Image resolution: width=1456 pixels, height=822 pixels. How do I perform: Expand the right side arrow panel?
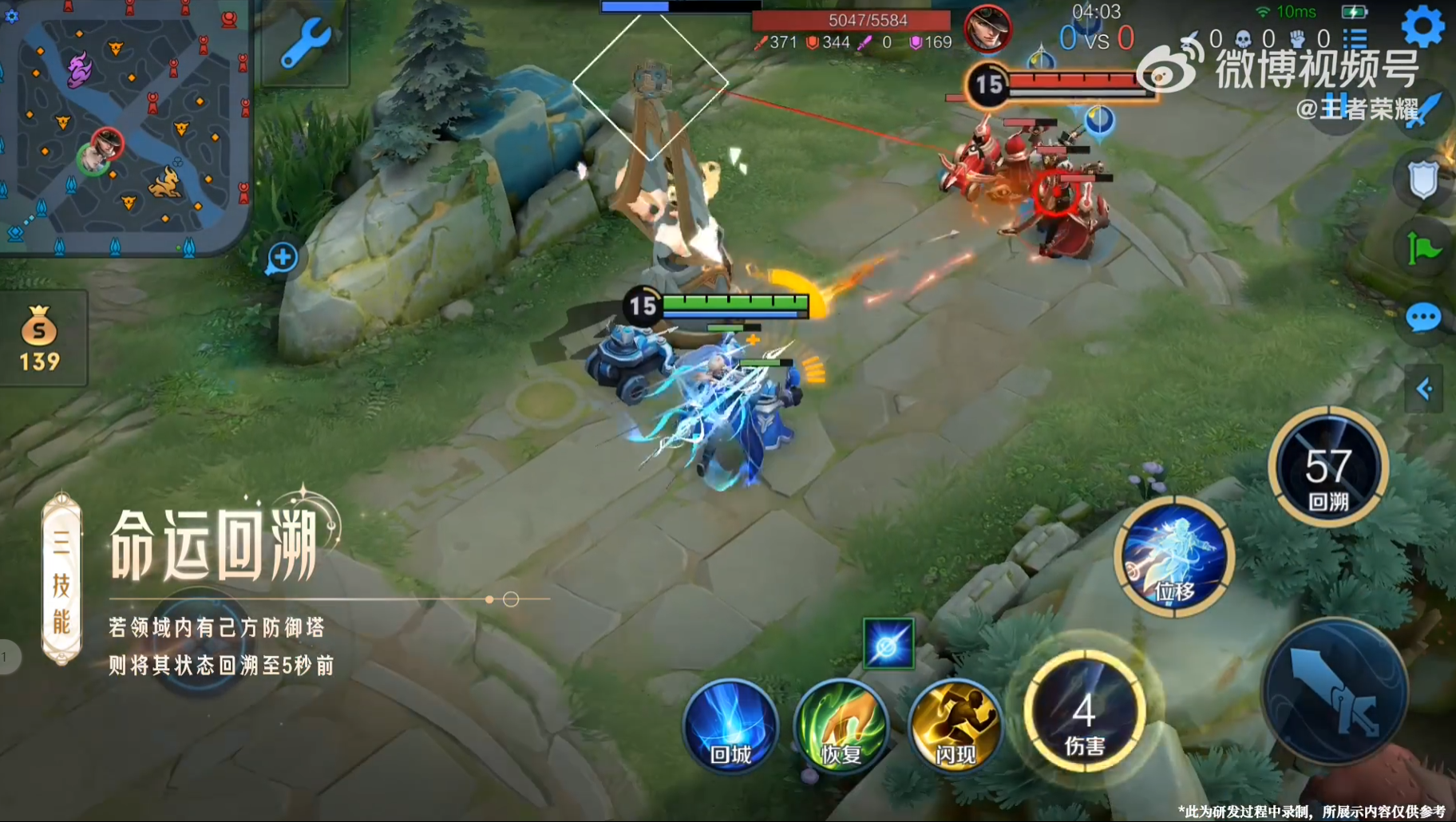point(1424,389)
